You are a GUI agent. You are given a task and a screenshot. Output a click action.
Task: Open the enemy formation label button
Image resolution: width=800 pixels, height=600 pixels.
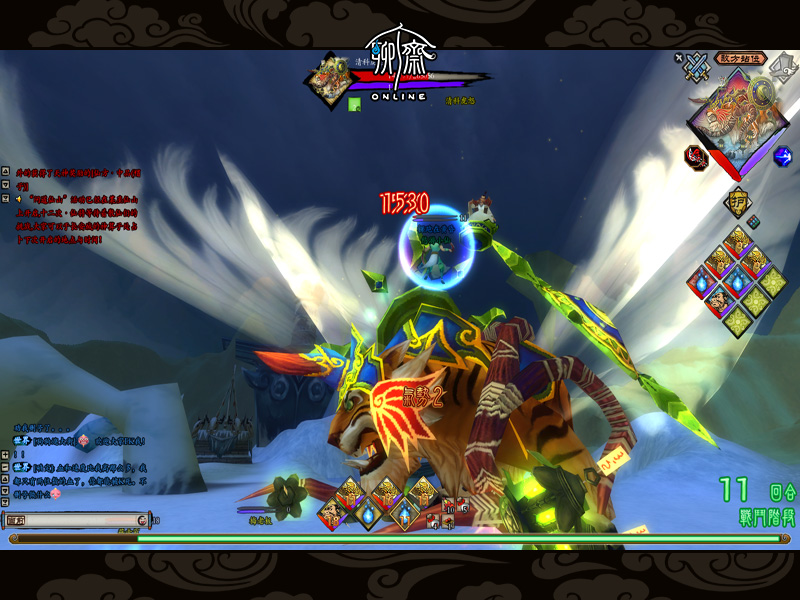(741, 58)
